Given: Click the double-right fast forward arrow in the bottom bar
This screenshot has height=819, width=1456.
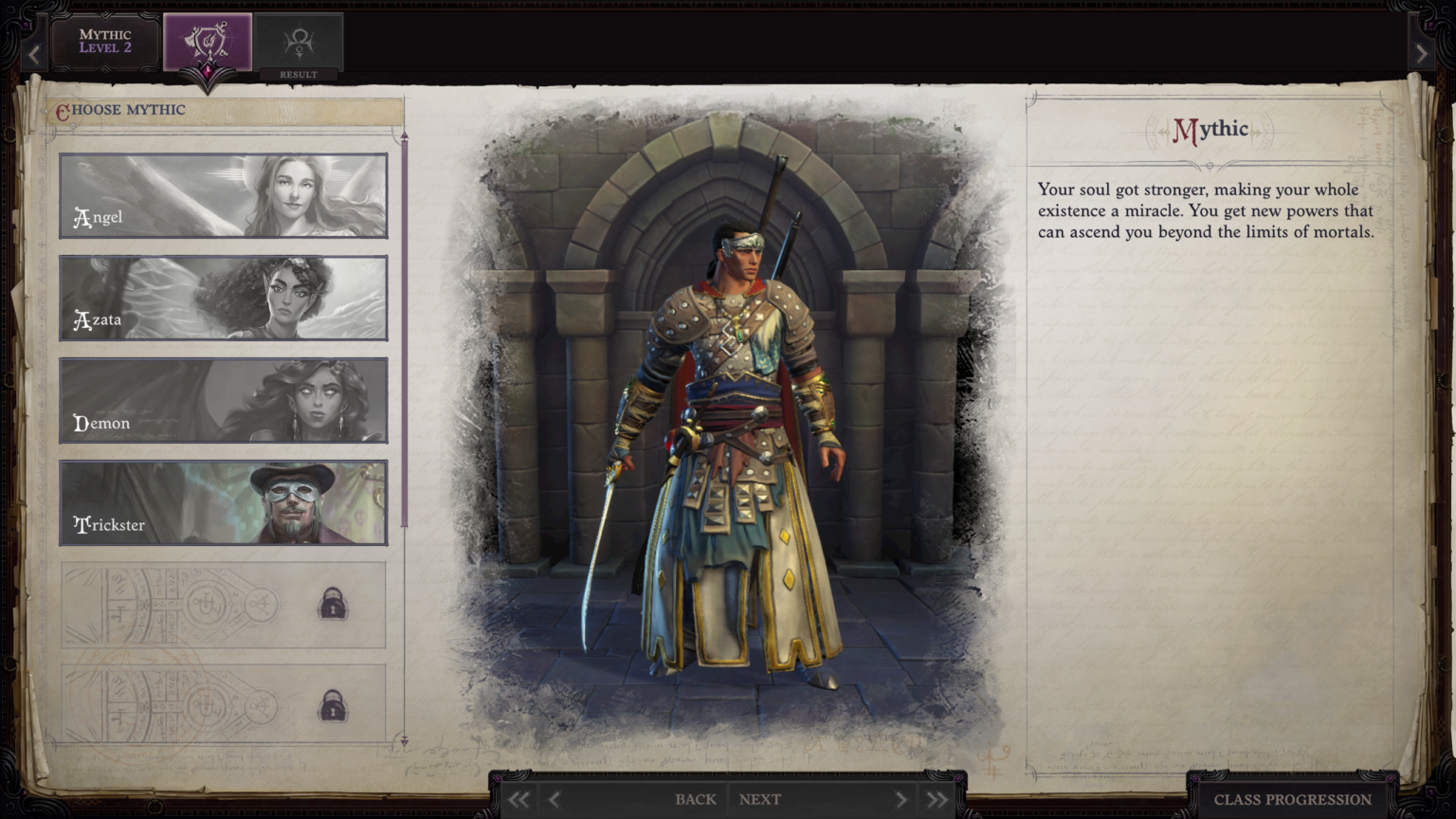Looking at the screenshot, I should 936,799.
